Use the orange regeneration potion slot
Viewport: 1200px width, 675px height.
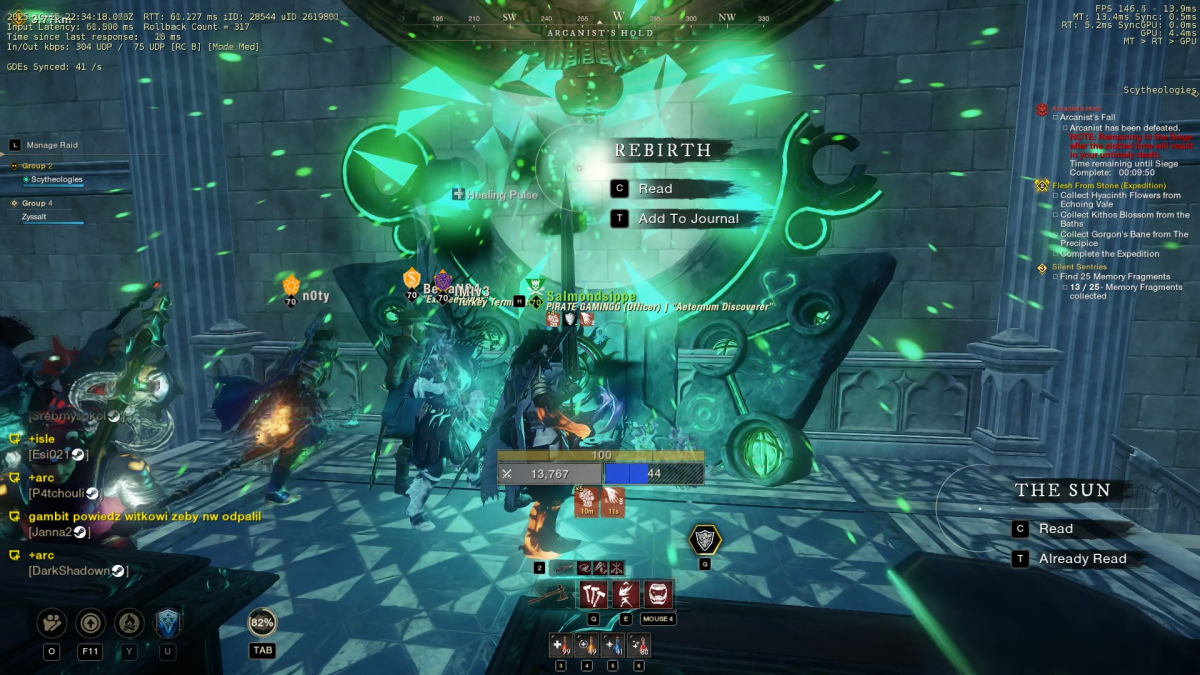586,645
